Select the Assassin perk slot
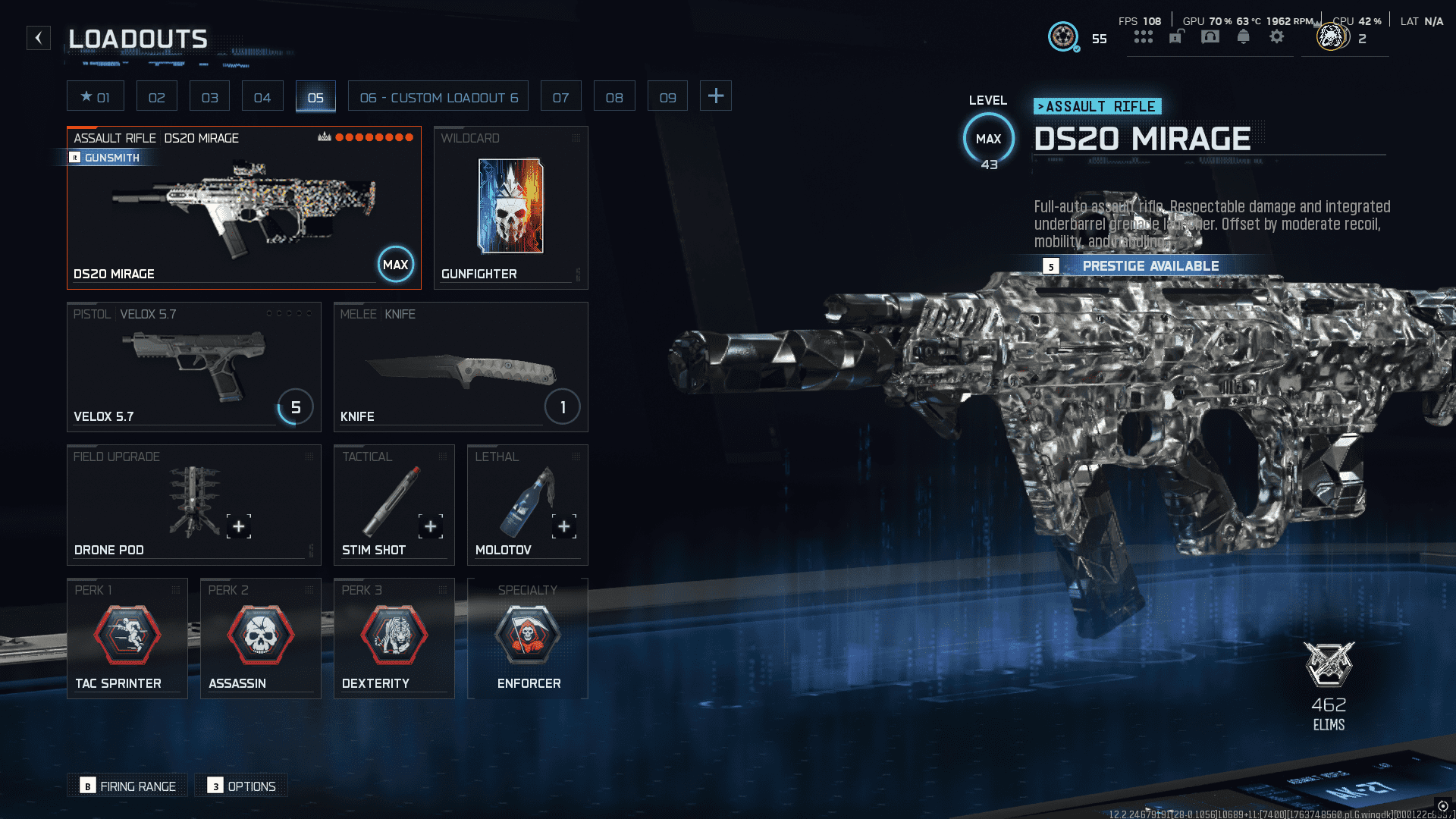The image size is (1456, 819). click(x=260, y=639)
